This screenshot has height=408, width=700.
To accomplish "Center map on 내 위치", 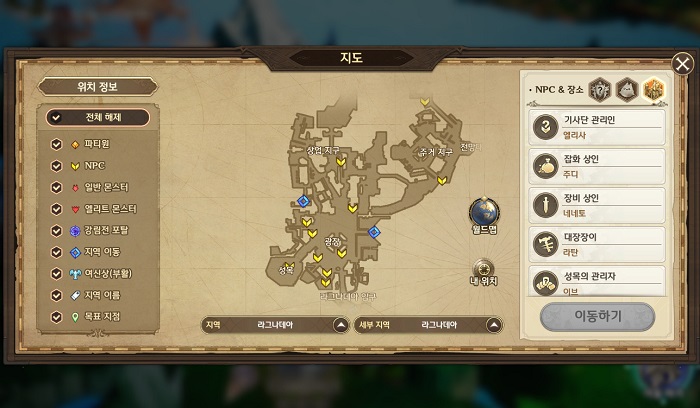I will pos(484,270).
